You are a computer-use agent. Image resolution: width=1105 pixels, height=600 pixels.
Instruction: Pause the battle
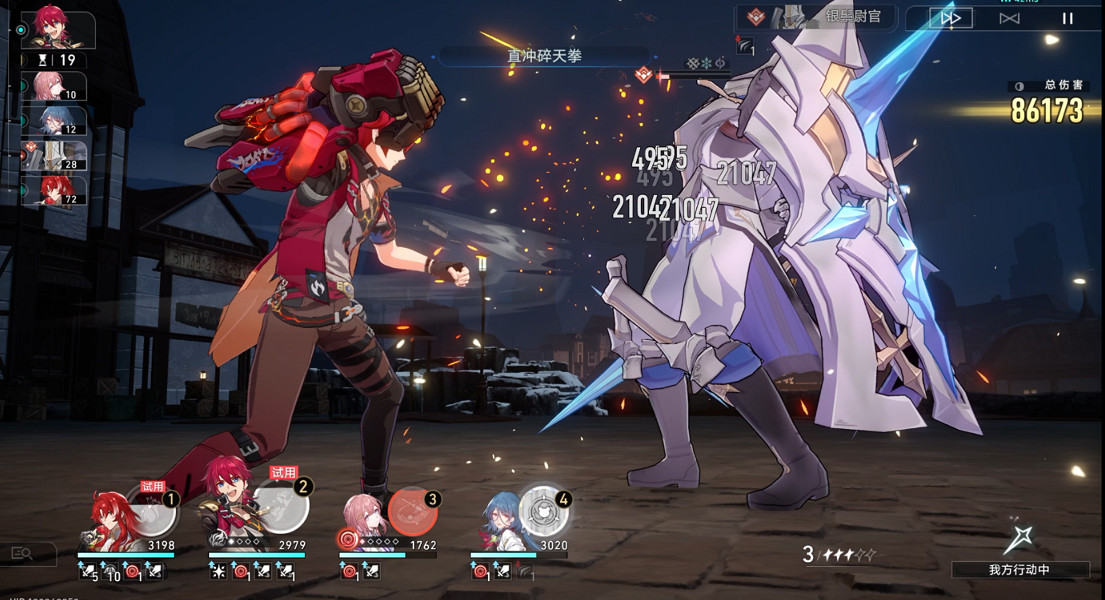coord(1067,18)
